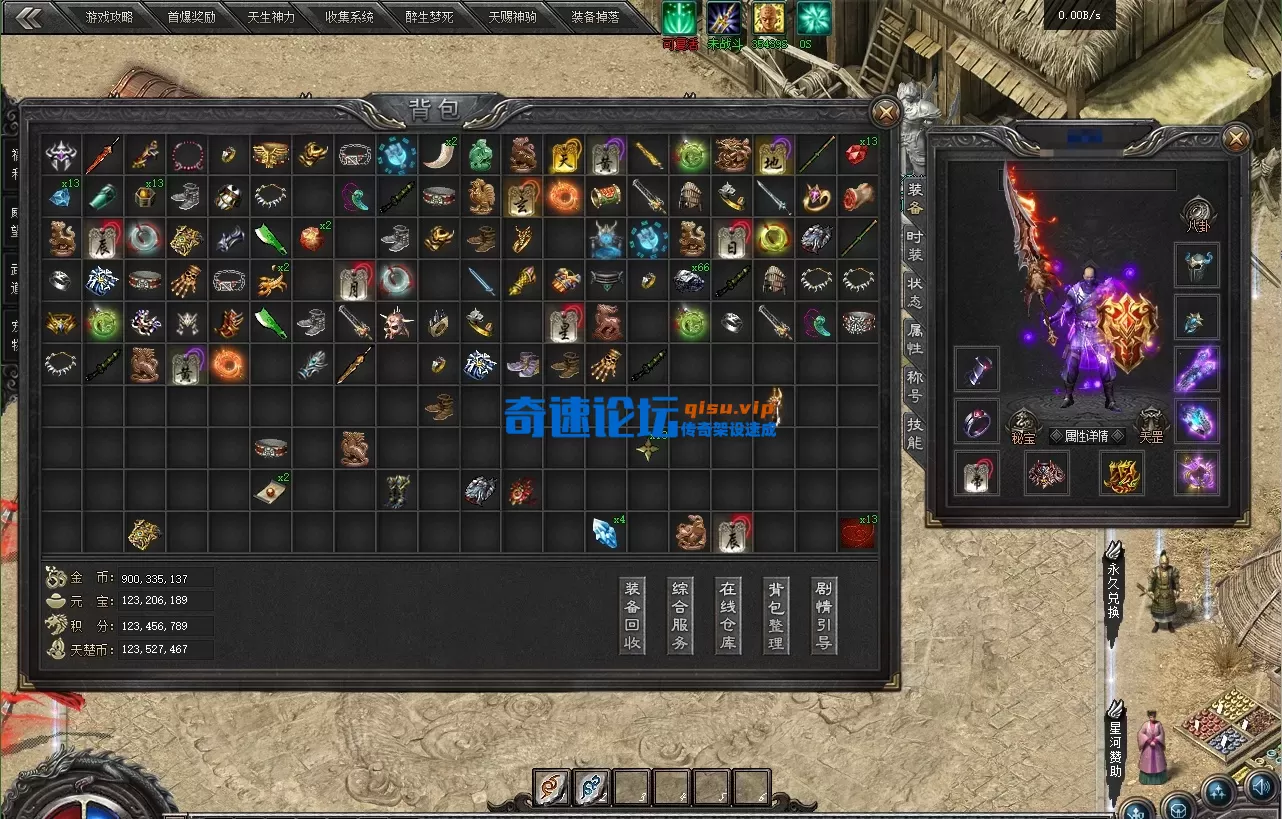Open the 游戏攻略 game guide menu
The height and width of the screenshot is (819, 1282).
[x=110, y=17]
